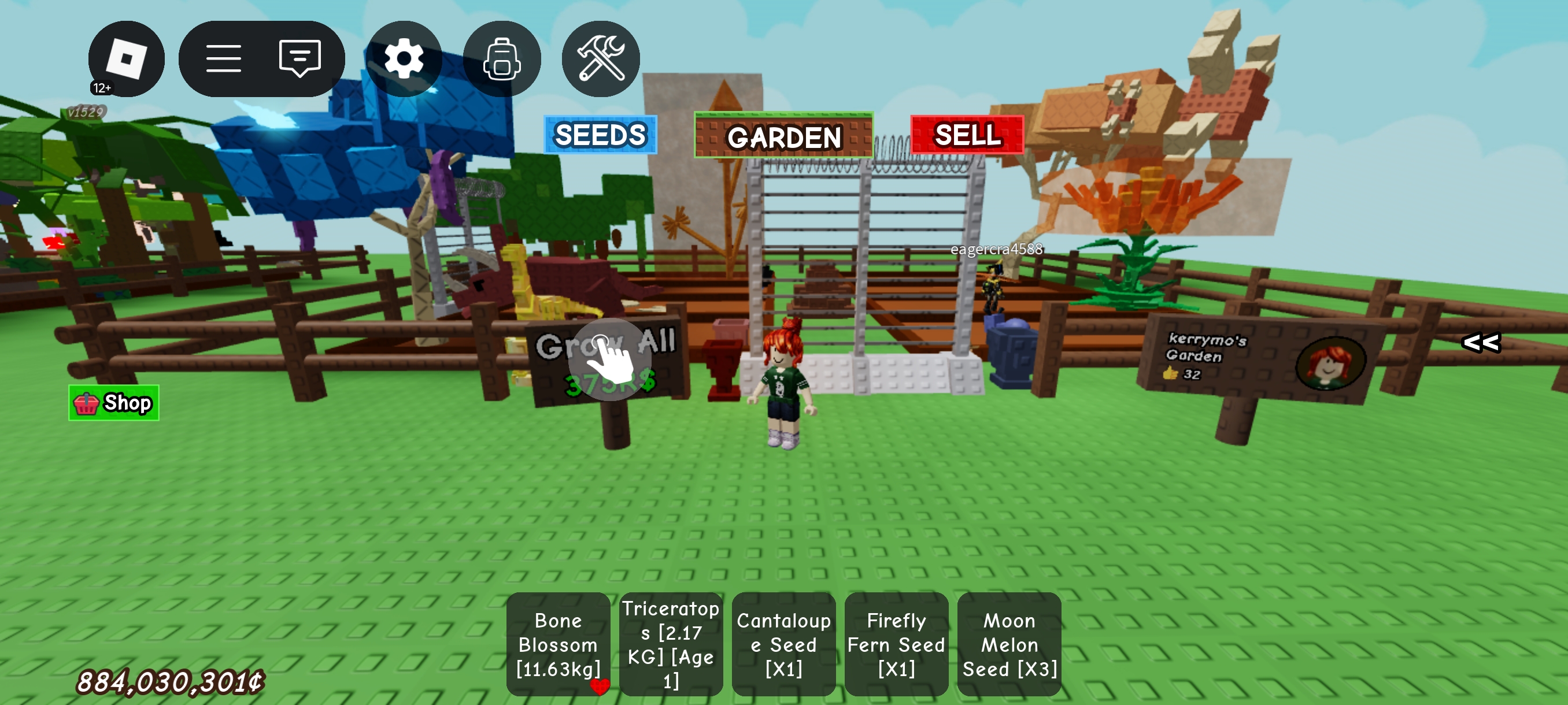Teleport to the SELL stand
1568x705 pixels.
pos(967,135)
